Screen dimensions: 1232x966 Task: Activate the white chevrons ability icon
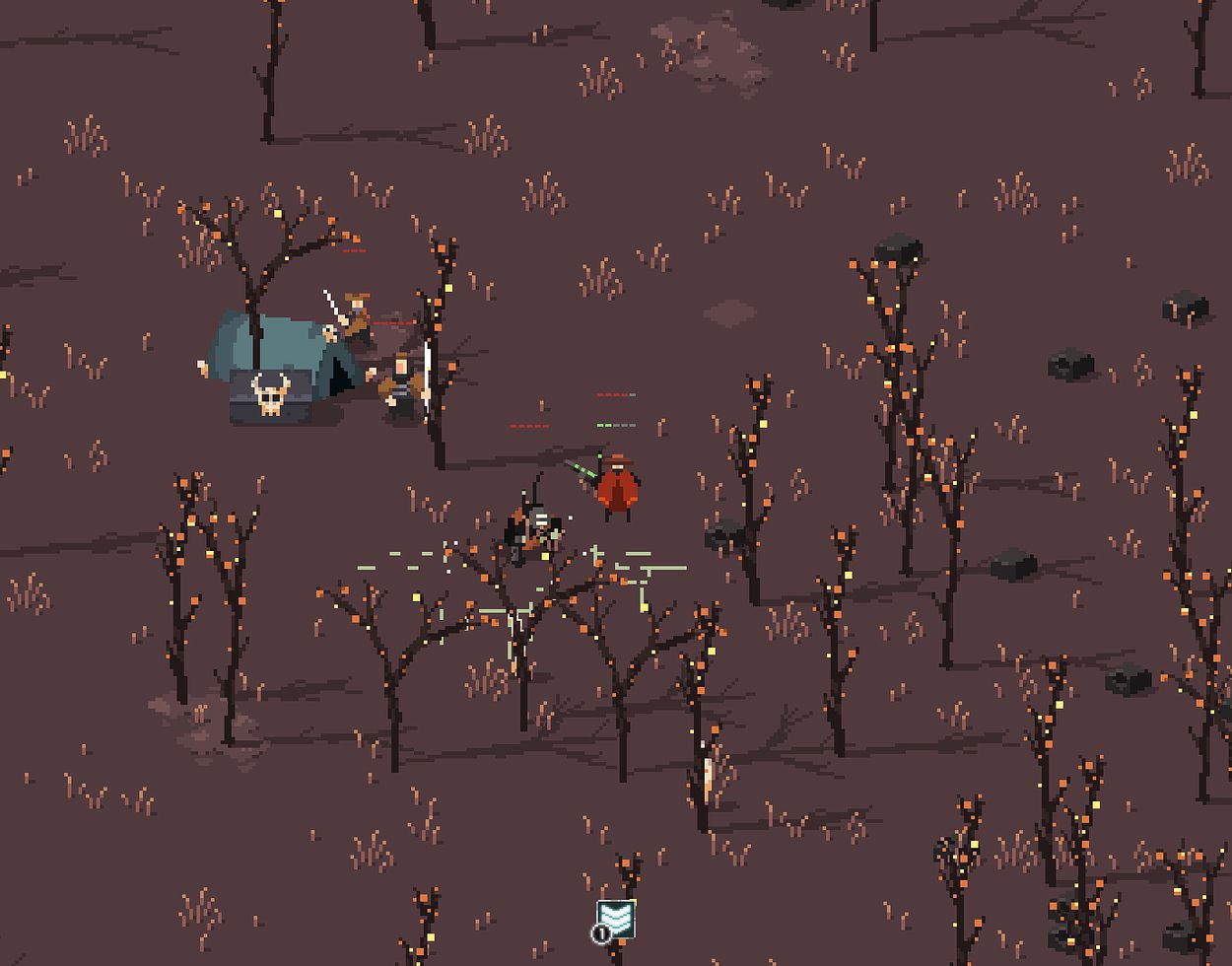pos(616,919)
